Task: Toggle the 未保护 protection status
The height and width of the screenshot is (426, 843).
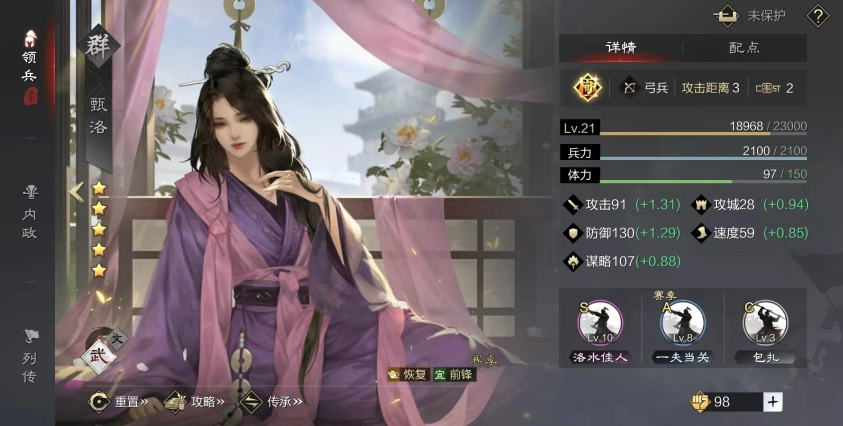Action: (753, 16)
